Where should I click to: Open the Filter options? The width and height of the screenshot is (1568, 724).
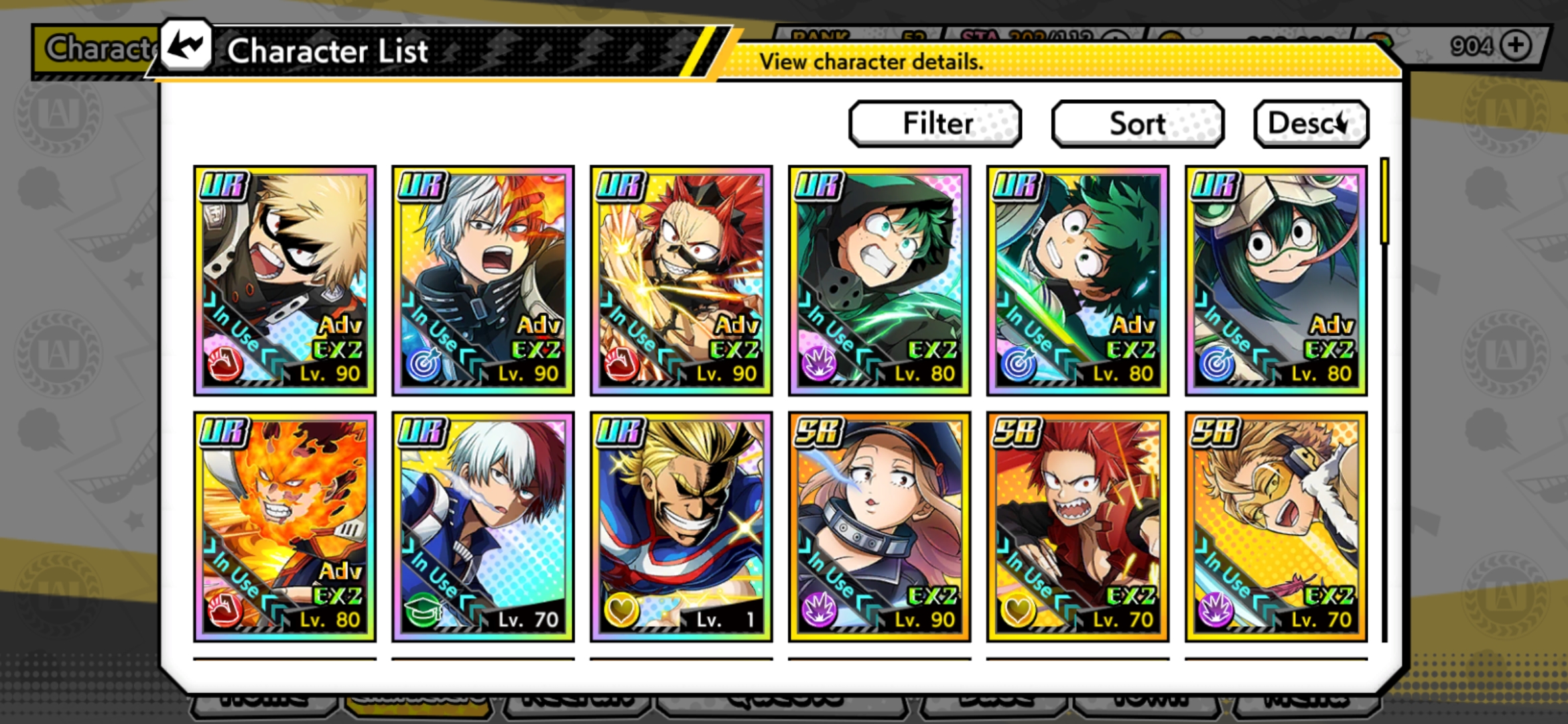coord(935,123)
